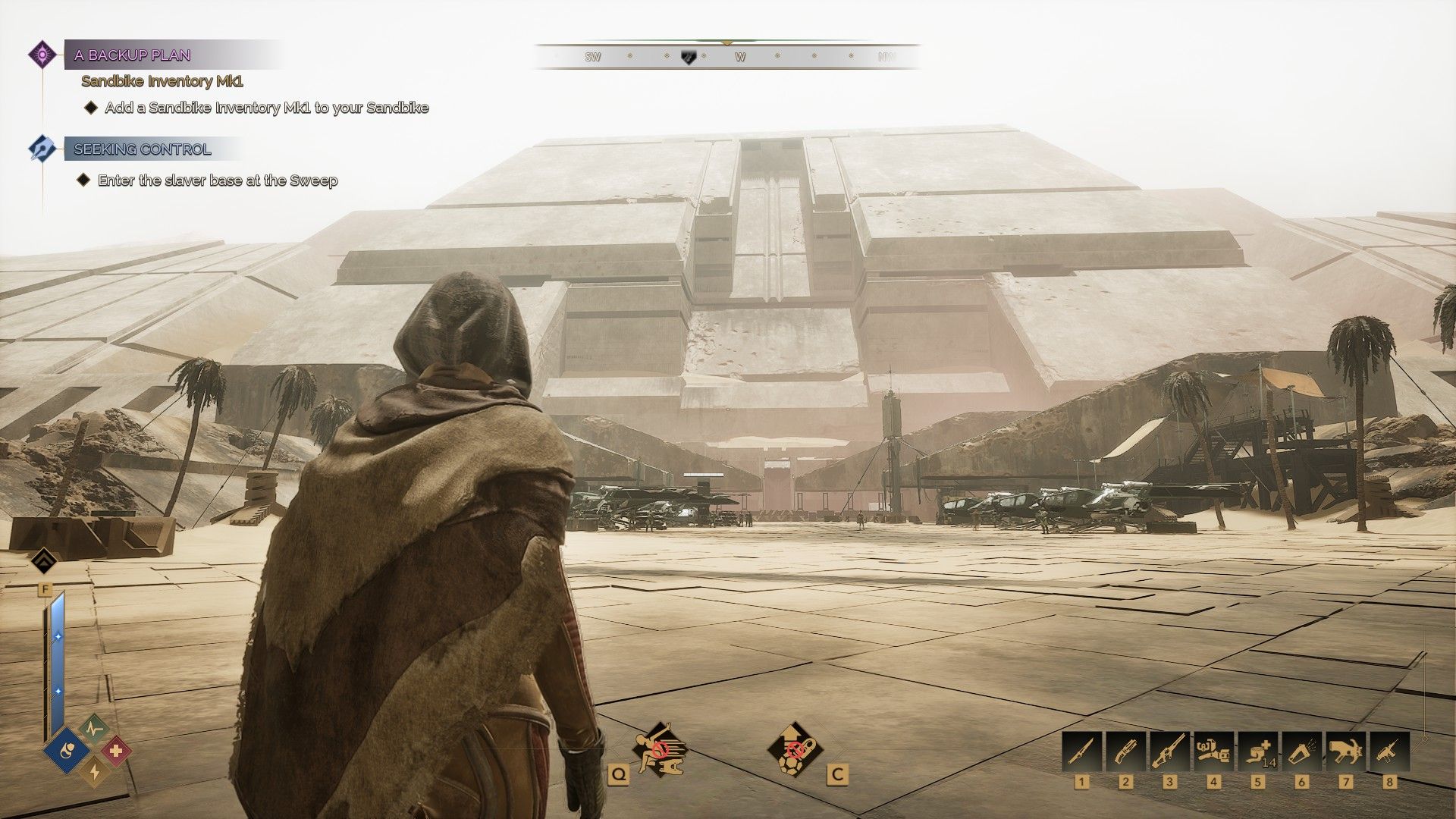This screenshot has width=1456, height=819.
Task: Select the yellow lightning bolt power diamond
Action: tap(94, 772)
